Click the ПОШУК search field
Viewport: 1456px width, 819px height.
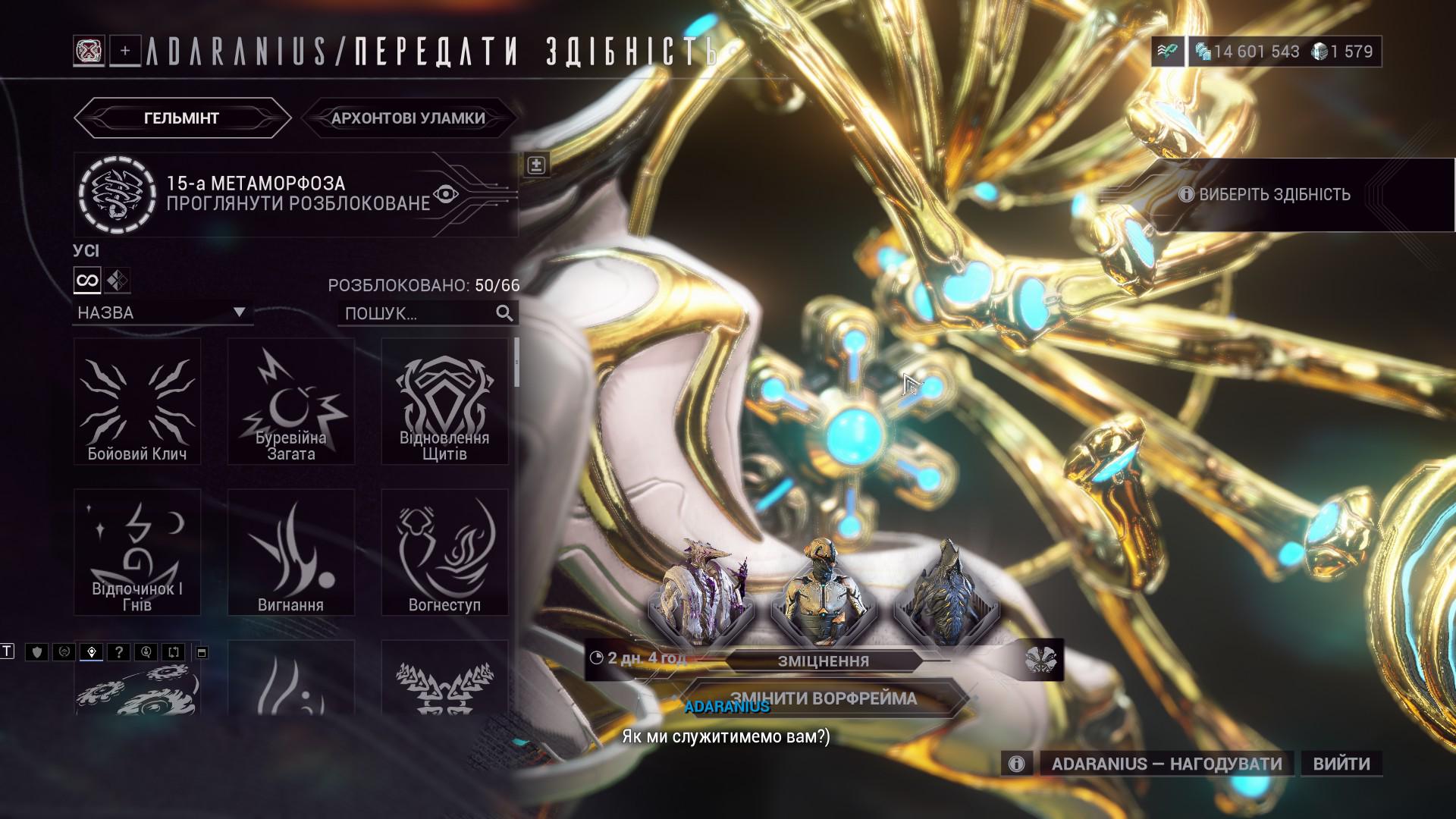[417, 312]
